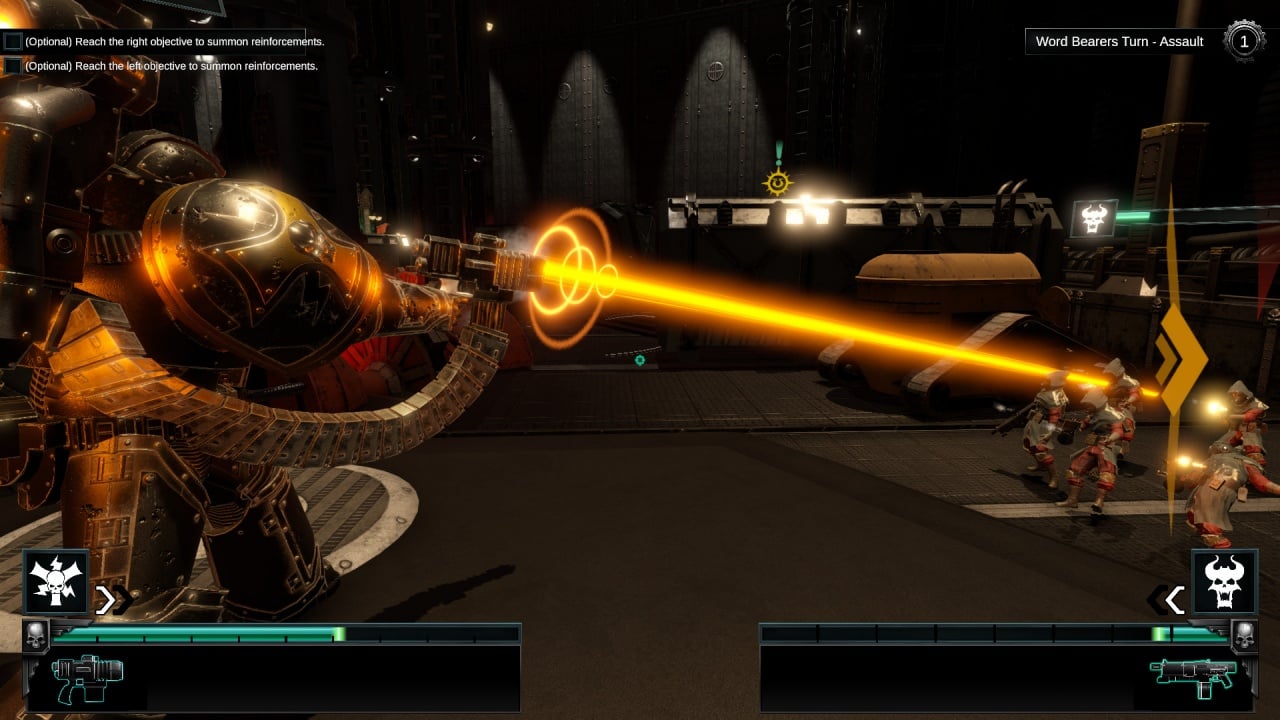
Task: Tick the right objective reinforcements checkbox
Action: [x=13, y=41]
